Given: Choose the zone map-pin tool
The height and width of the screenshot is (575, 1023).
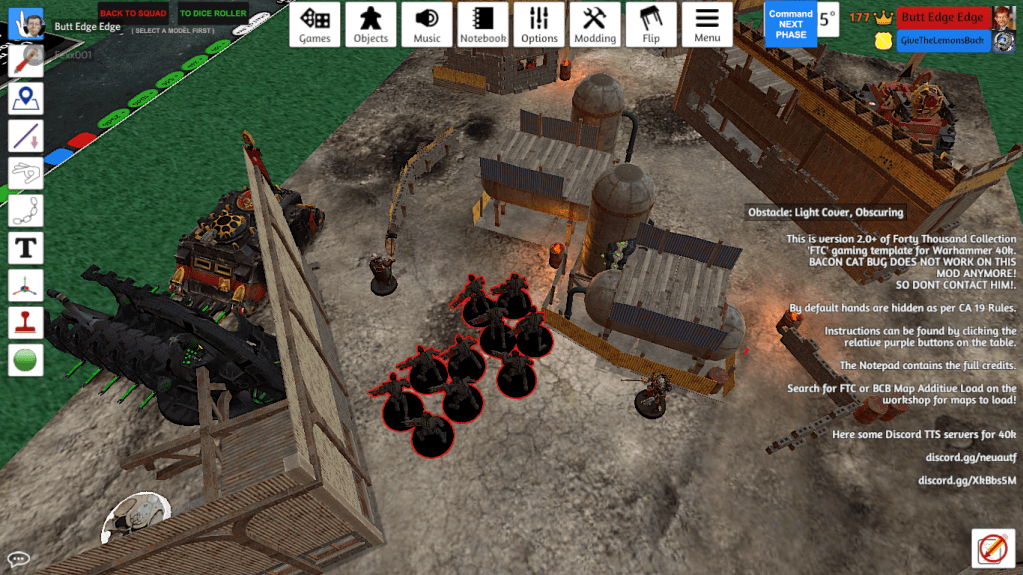Looking at the screenshot, I should [25, 98].
